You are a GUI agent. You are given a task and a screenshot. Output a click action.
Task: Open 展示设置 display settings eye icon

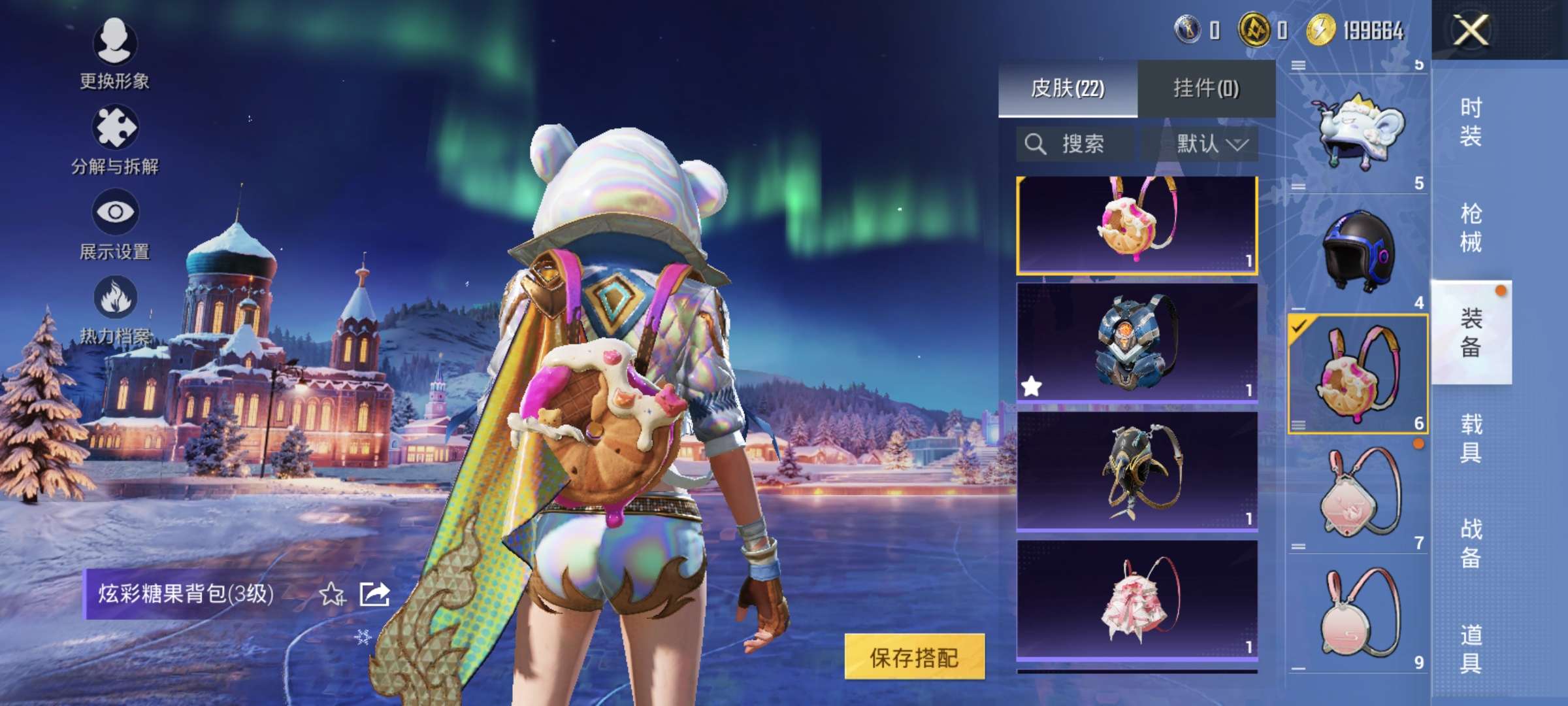pos(115,213)
